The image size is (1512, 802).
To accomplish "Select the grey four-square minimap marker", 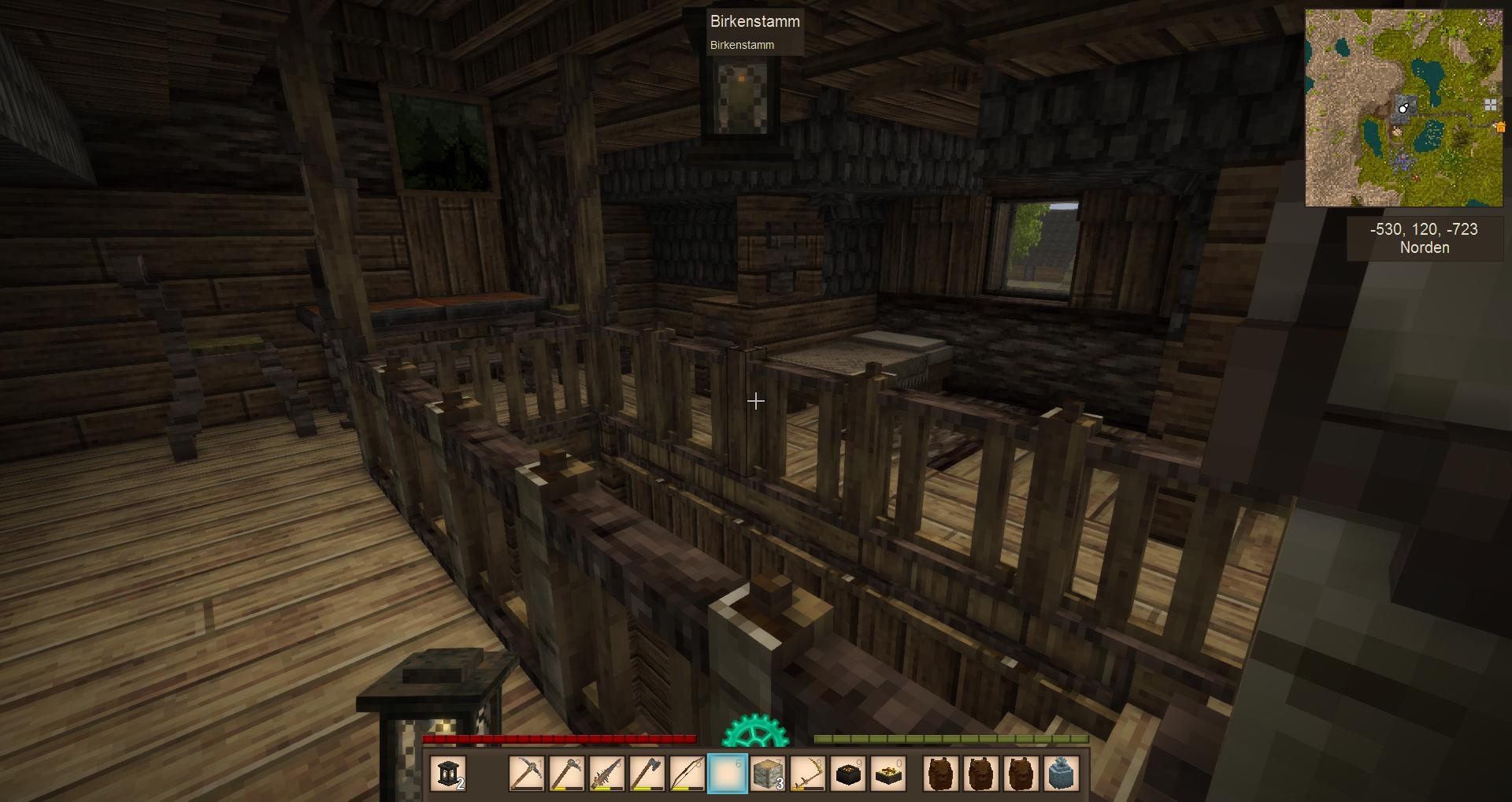I will (x=1490, y=104).
